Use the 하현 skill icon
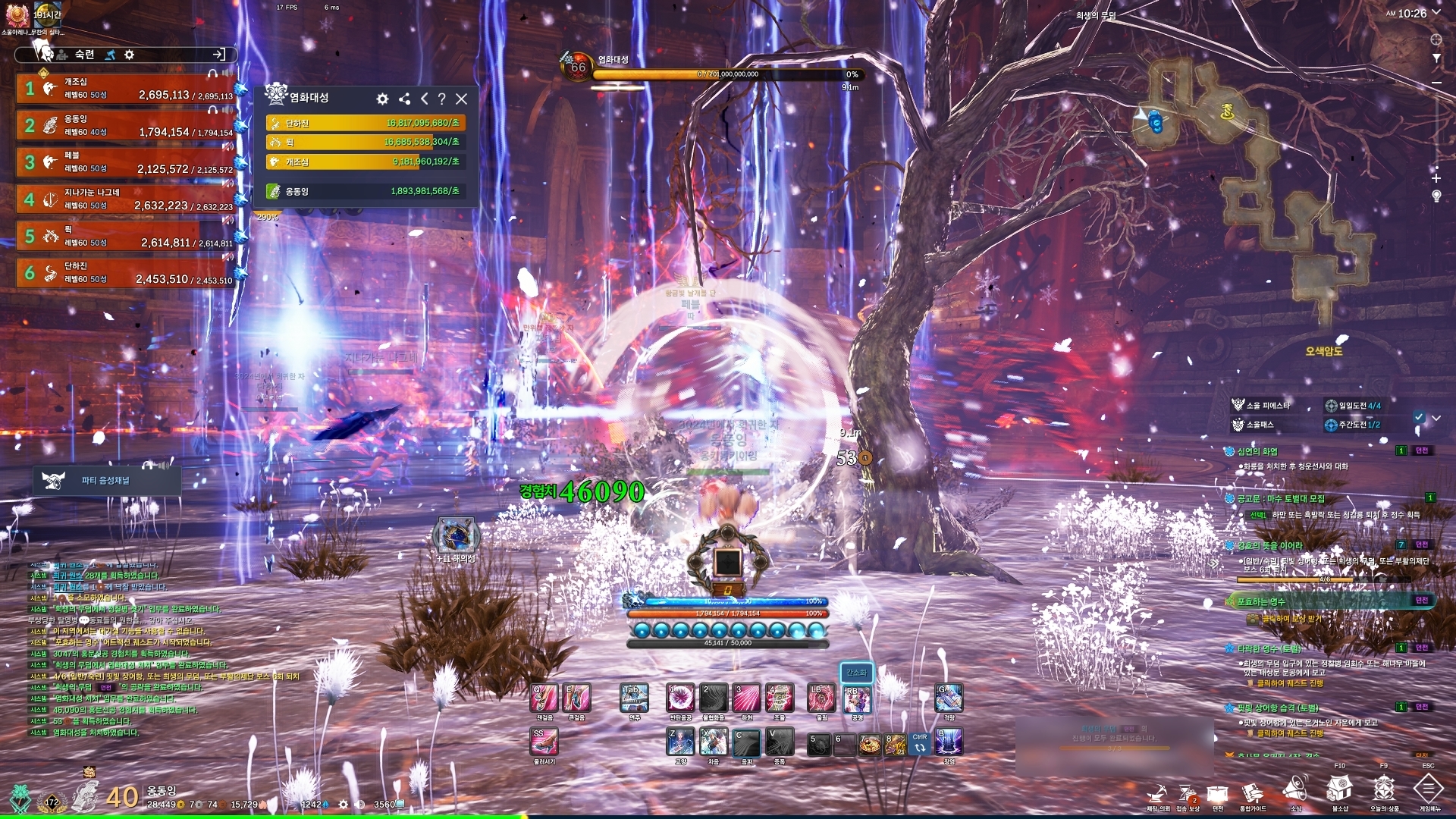 point(746,697)
